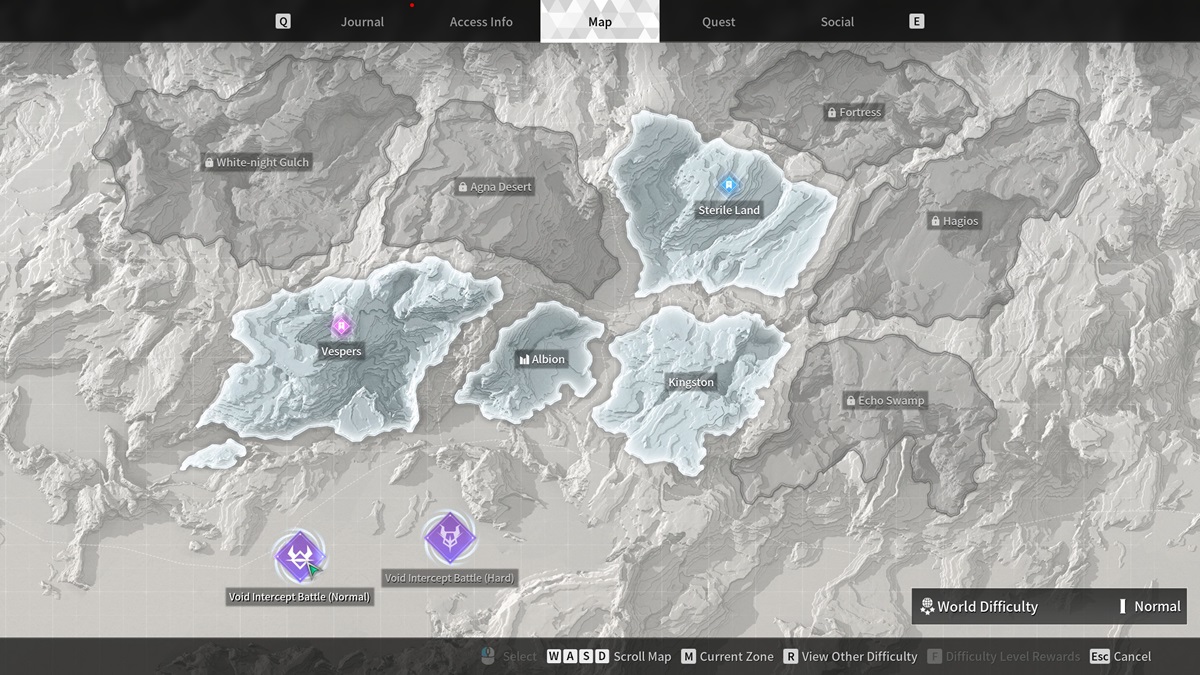
Task: Open the Access Info tab
Action: point(481,22)
